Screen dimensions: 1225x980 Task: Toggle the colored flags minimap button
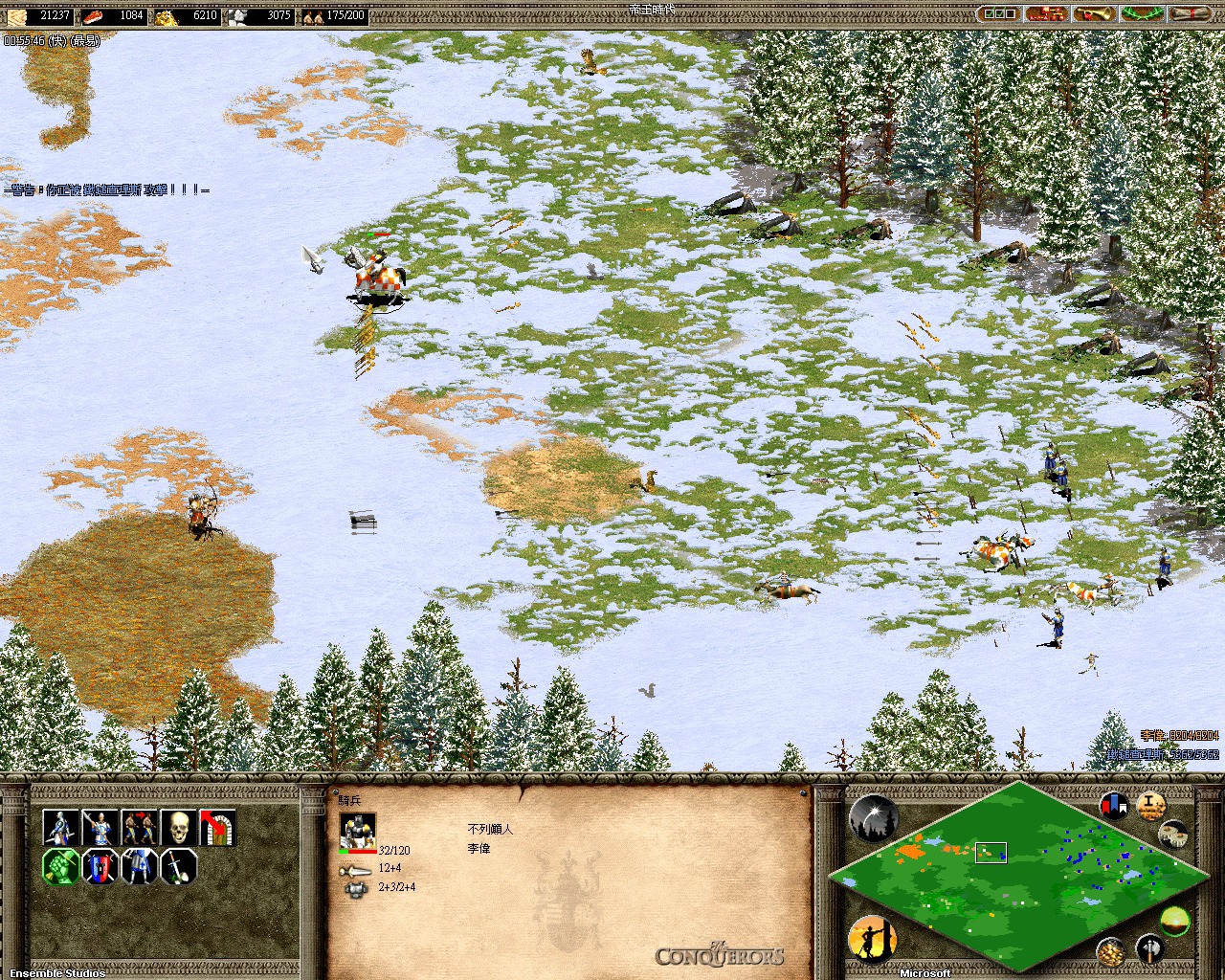point(1113,806)
